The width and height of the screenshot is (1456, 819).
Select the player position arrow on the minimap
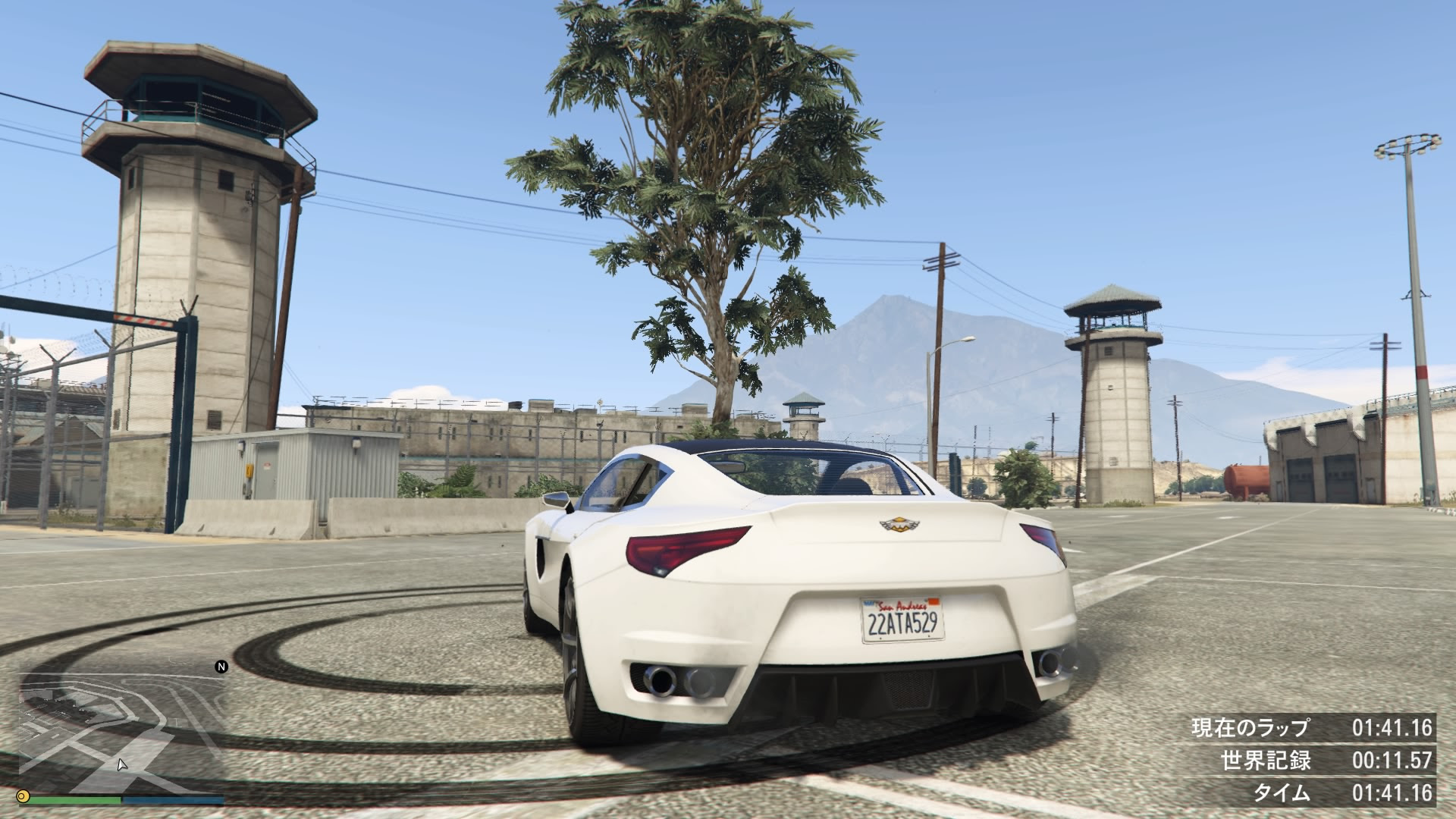pos(121,766)
